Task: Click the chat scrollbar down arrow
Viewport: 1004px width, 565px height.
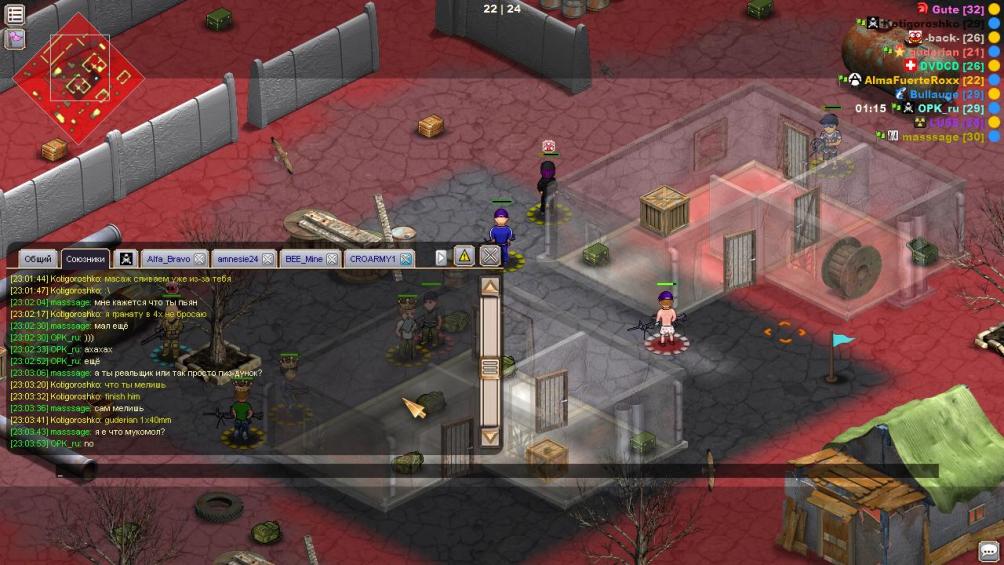Action: pyautogui.click(x=490, y=436)
